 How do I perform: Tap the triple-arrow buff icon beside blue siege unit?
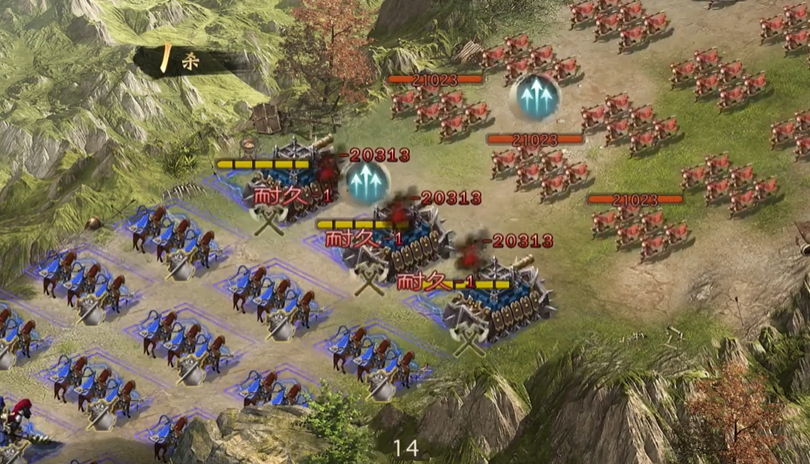pos(367,182)
